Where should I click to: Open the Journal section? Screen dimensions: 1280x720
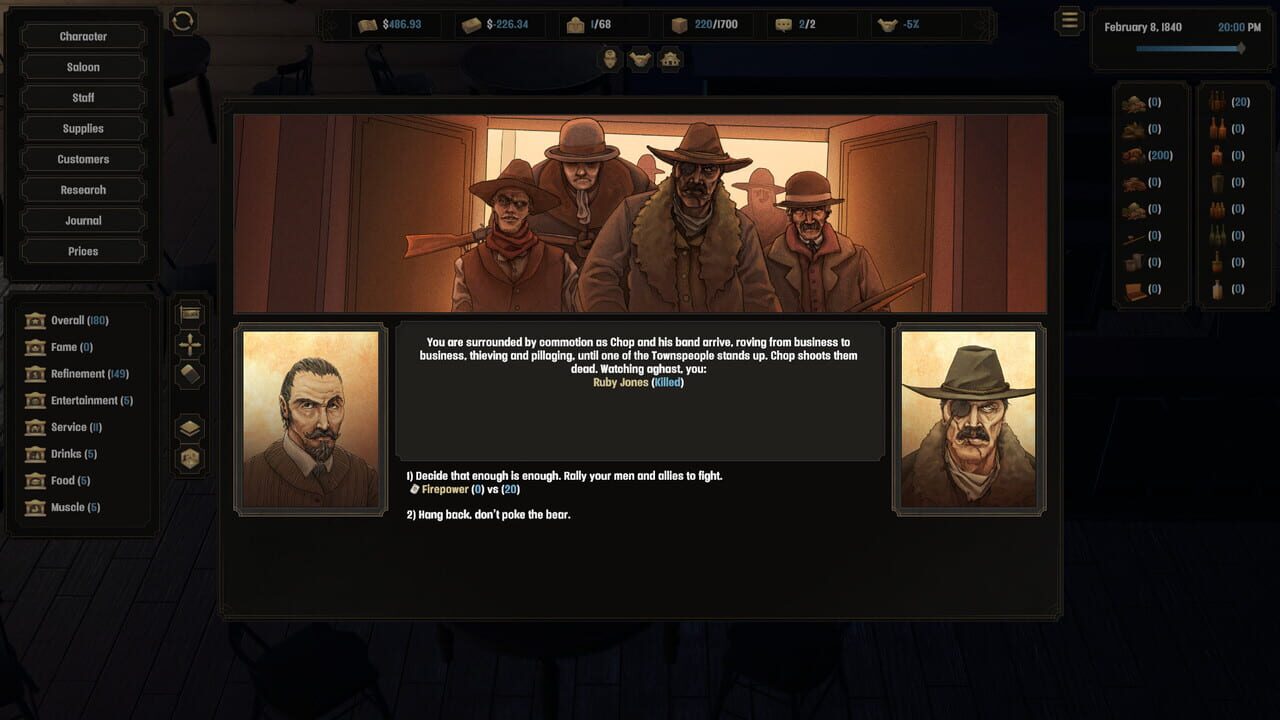[x=82, y=220]
